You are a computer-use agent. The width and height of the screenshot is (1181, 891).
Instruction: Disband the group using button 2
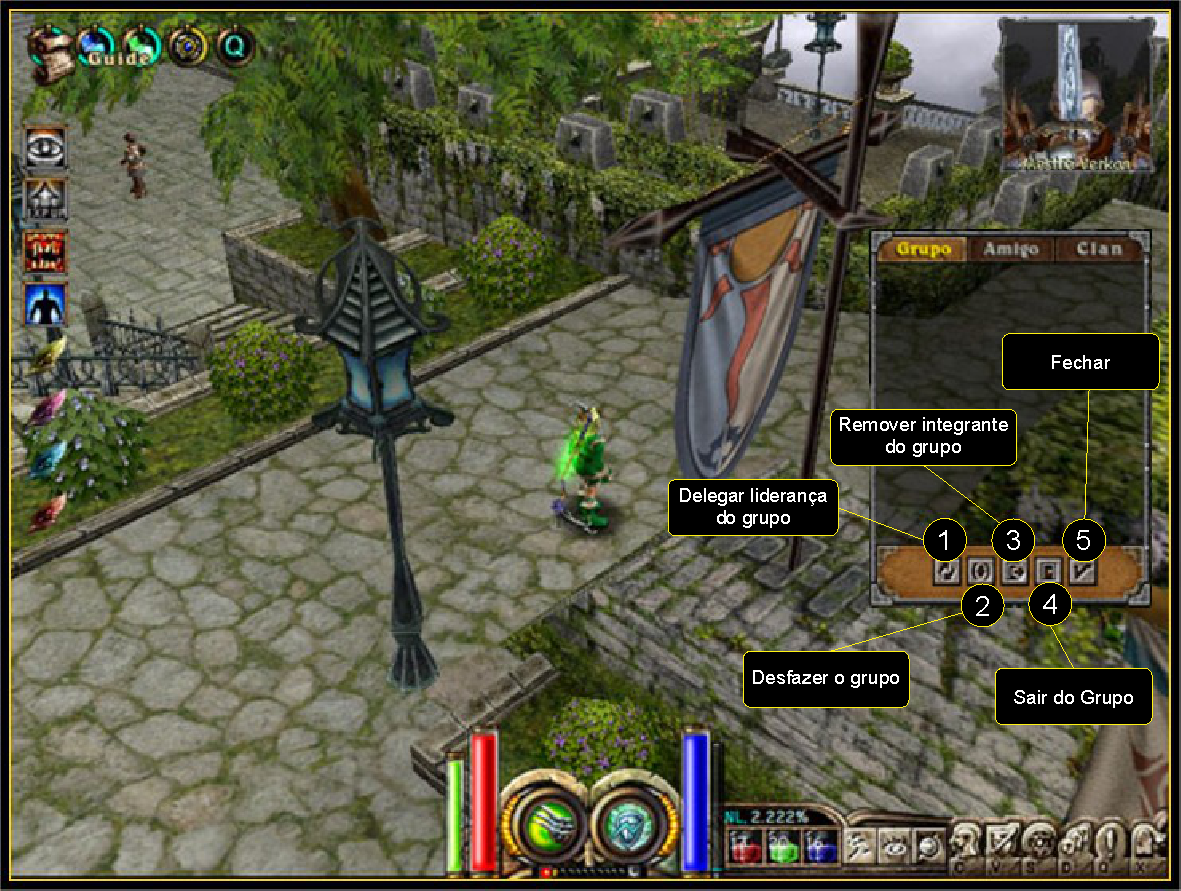(981, 571)
